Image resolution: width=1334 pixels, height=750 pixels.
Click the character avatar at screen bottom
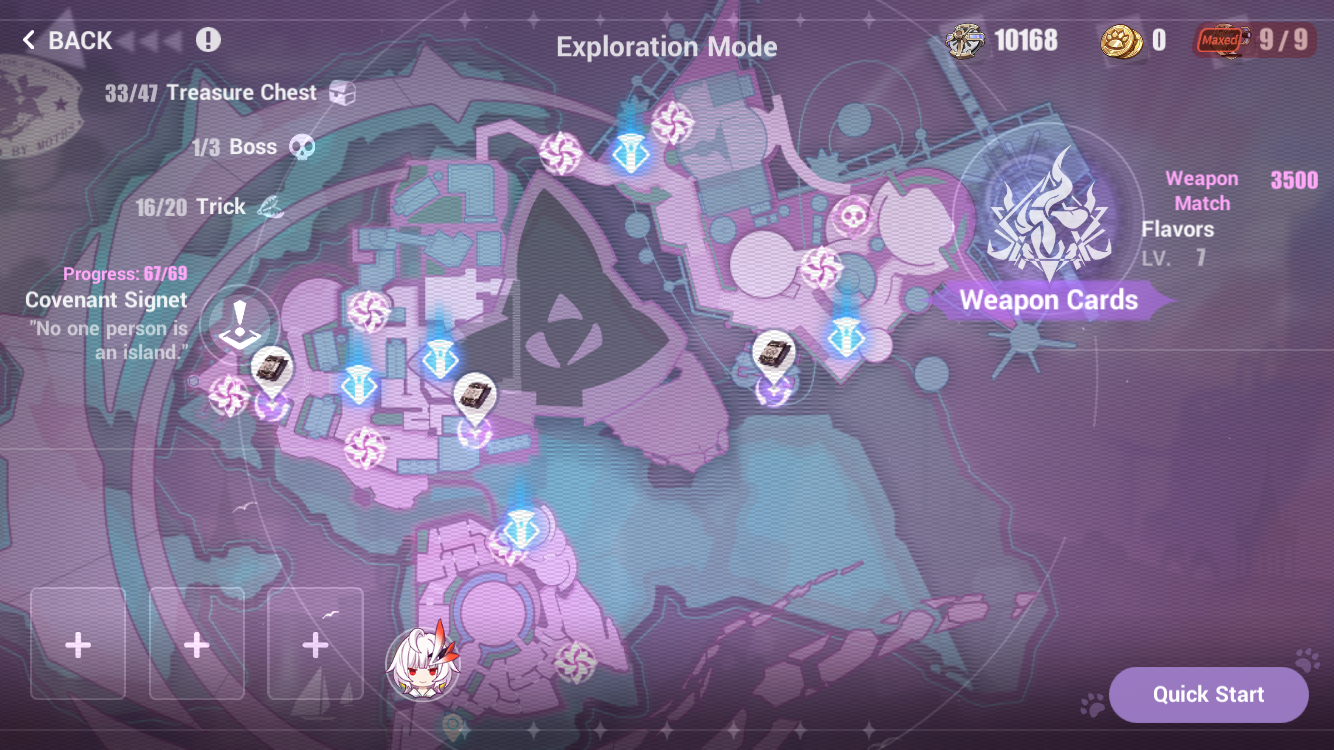pyautogui.click(x=422, y=664)
